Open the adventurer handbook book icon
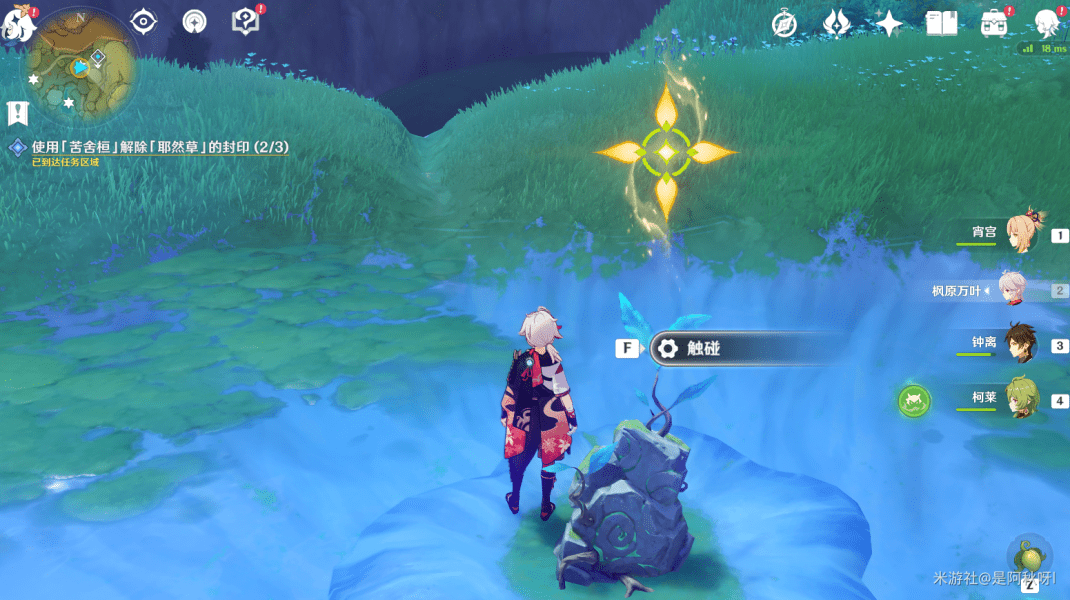Viewport: 1070px width, 600px height. [x=941, y=24]
